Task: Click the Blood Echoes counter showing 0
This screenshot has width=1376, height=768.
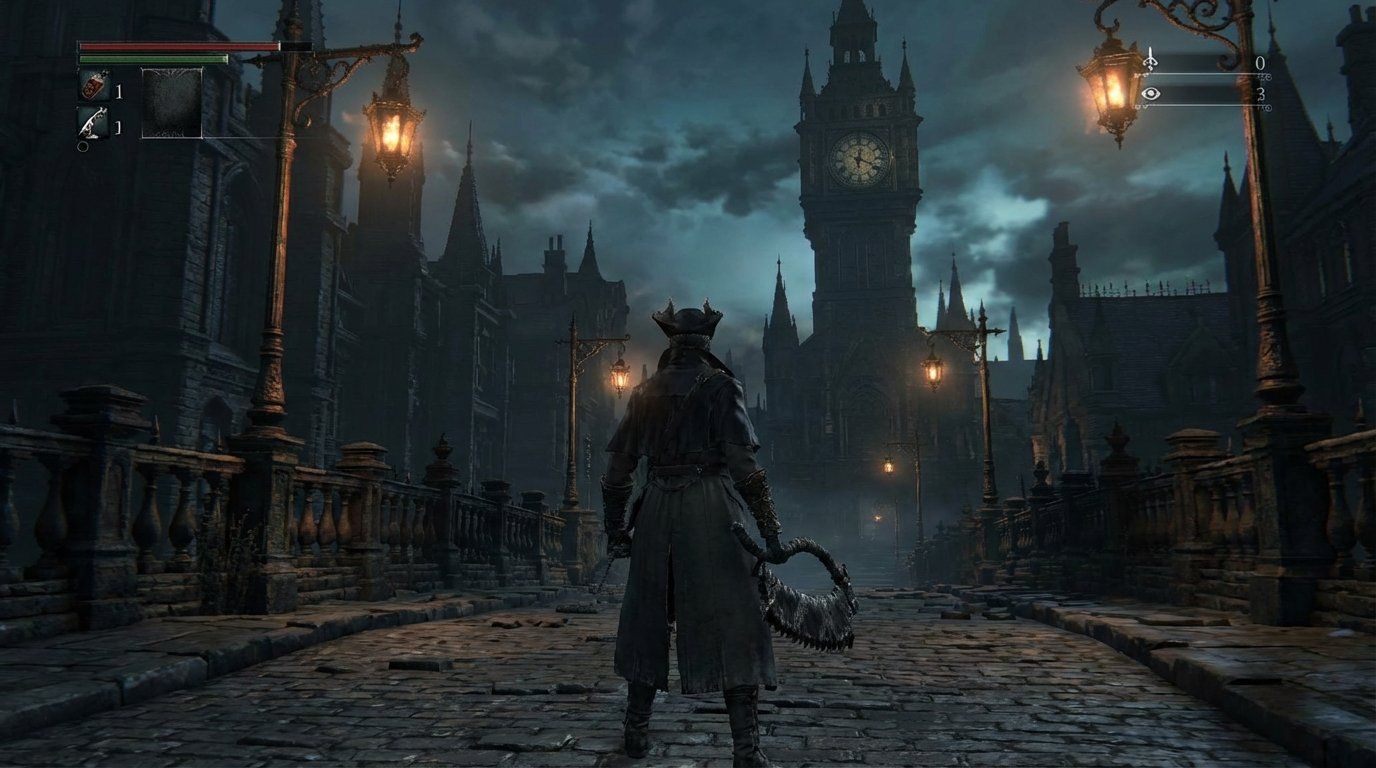Action: pos(1260,63)
